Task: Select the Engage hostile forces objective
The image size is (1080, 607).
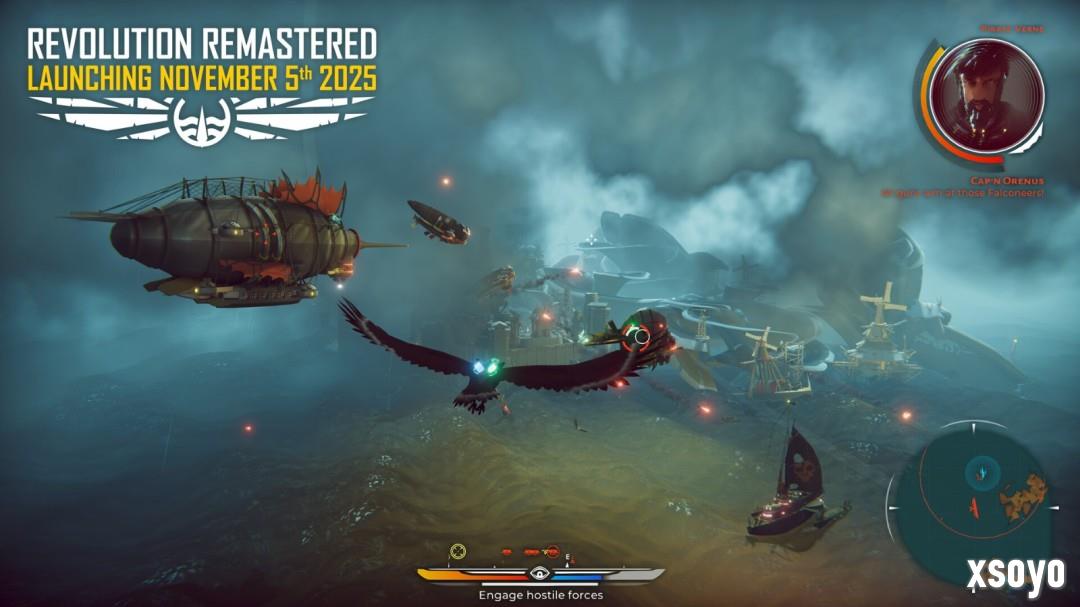Action: click(540, 595)
